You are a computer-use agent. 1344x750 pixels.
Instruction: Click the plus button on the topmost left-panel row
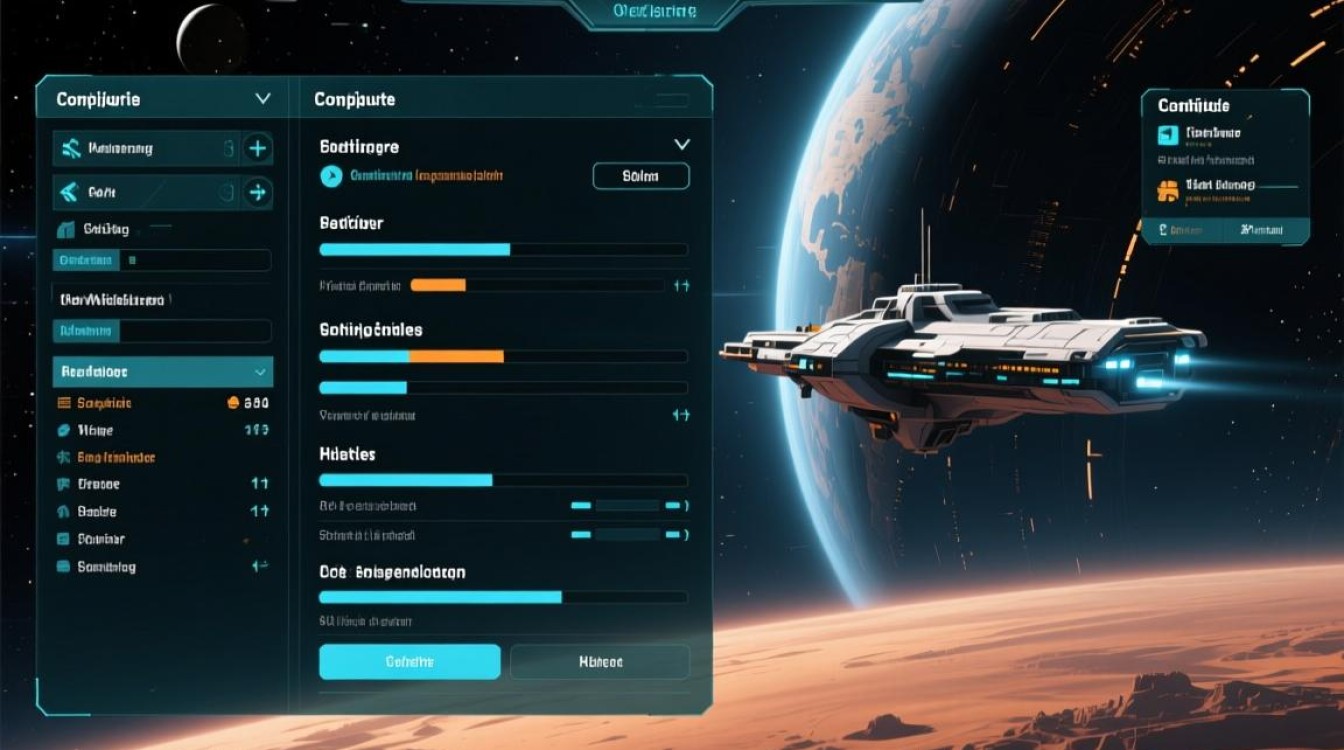pos(258,149)
